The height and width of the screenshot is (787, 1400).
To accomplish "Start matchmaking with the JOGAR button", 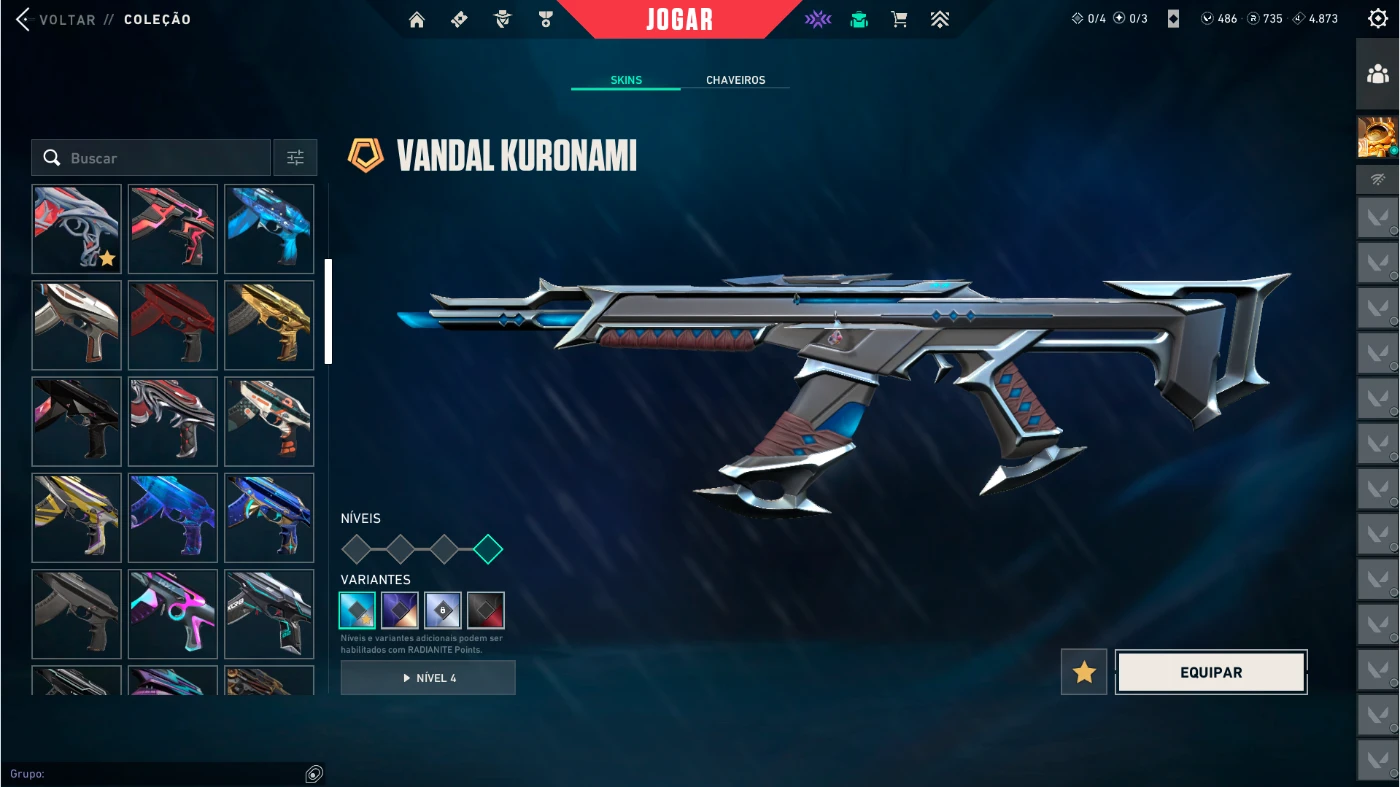I will [x=680, y=20].
